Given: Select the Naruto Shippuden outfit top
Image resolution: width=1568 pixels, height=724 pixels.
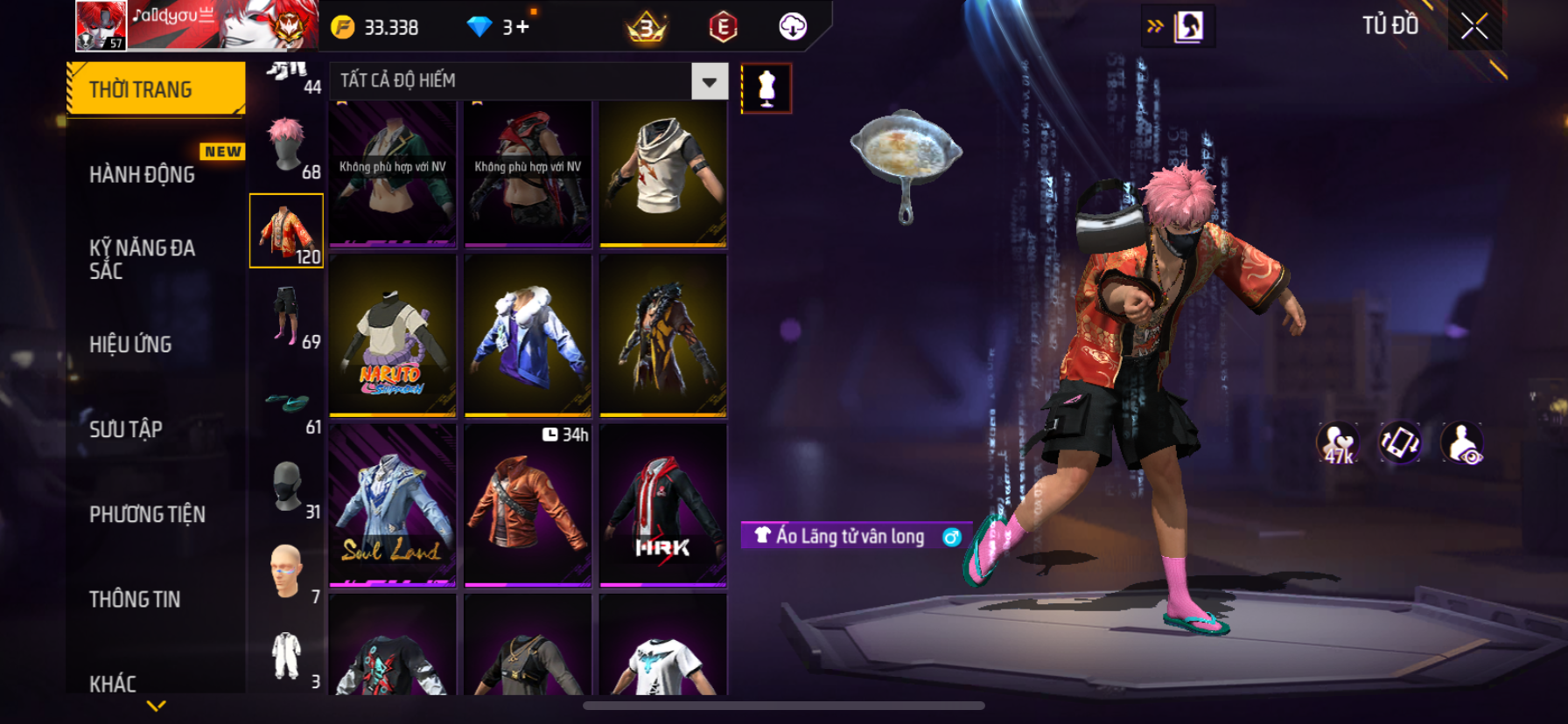Looking at the screenshot, I should pos(393,336).
